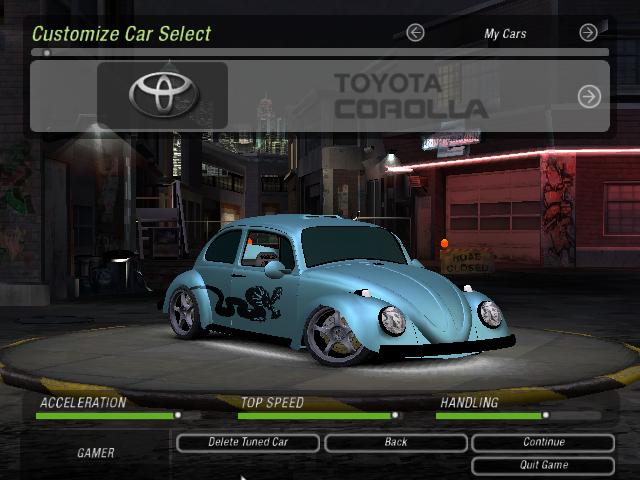This screenshot has height=480, width=640.
Task: Quit Game from the car select
Action: tap(543, 465)
